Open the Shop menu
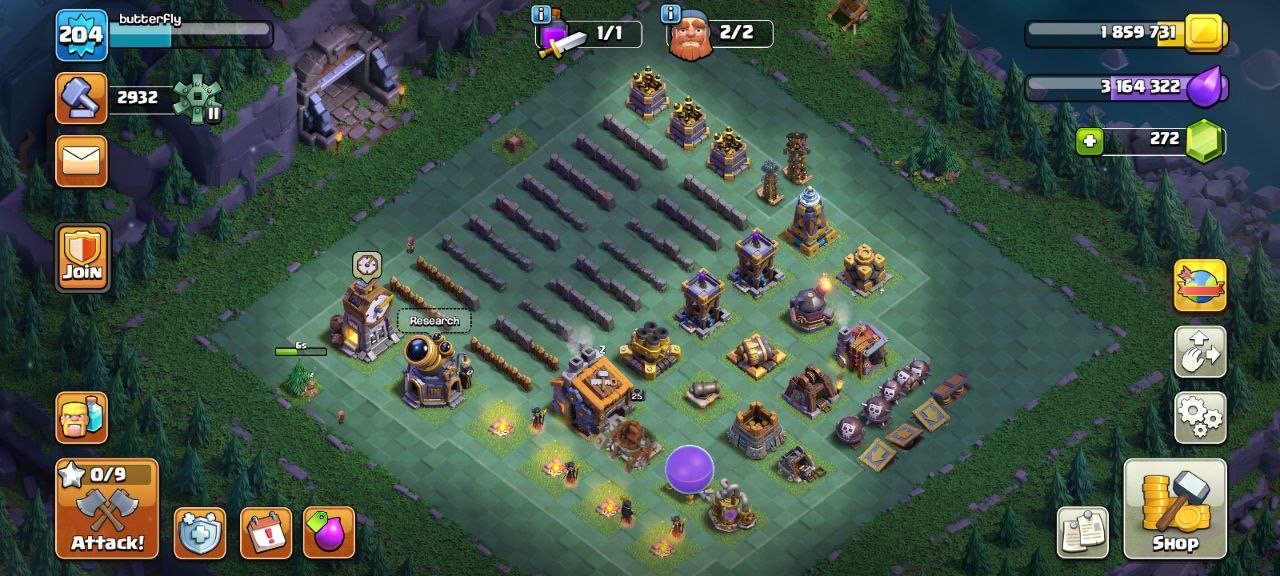The width and height of the screenshot is (1280, 576). click(1175, 508)
